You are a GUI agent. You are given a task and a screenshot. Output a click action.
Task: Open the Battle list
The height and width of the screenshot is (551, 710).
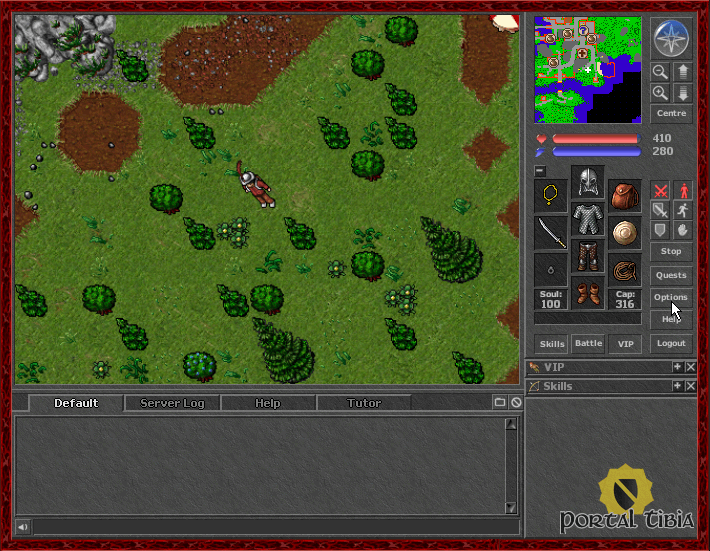click(x=588, y=343)
